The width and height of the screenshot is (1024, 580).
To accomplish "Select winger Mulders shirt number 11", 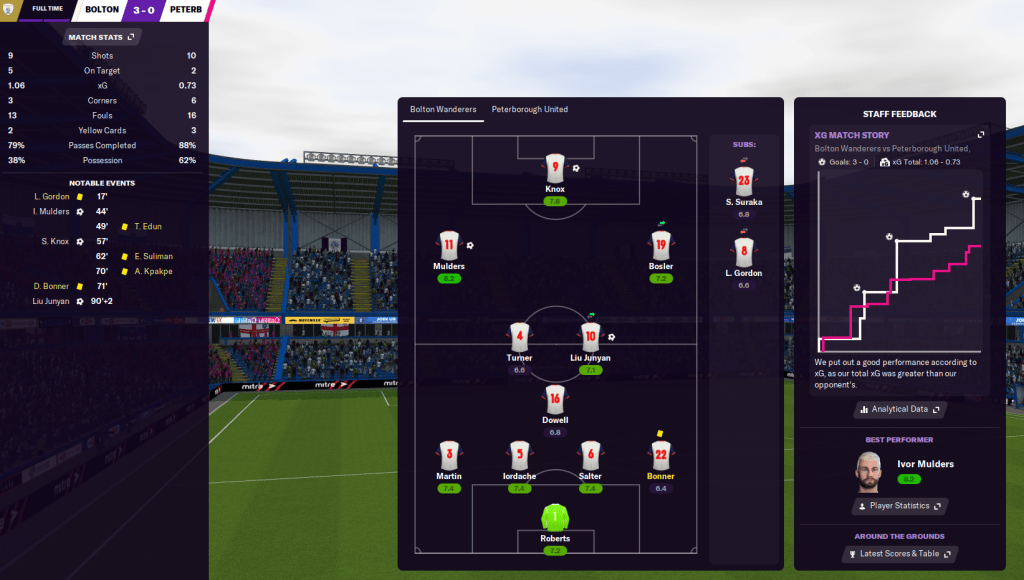I will [449, 246].
